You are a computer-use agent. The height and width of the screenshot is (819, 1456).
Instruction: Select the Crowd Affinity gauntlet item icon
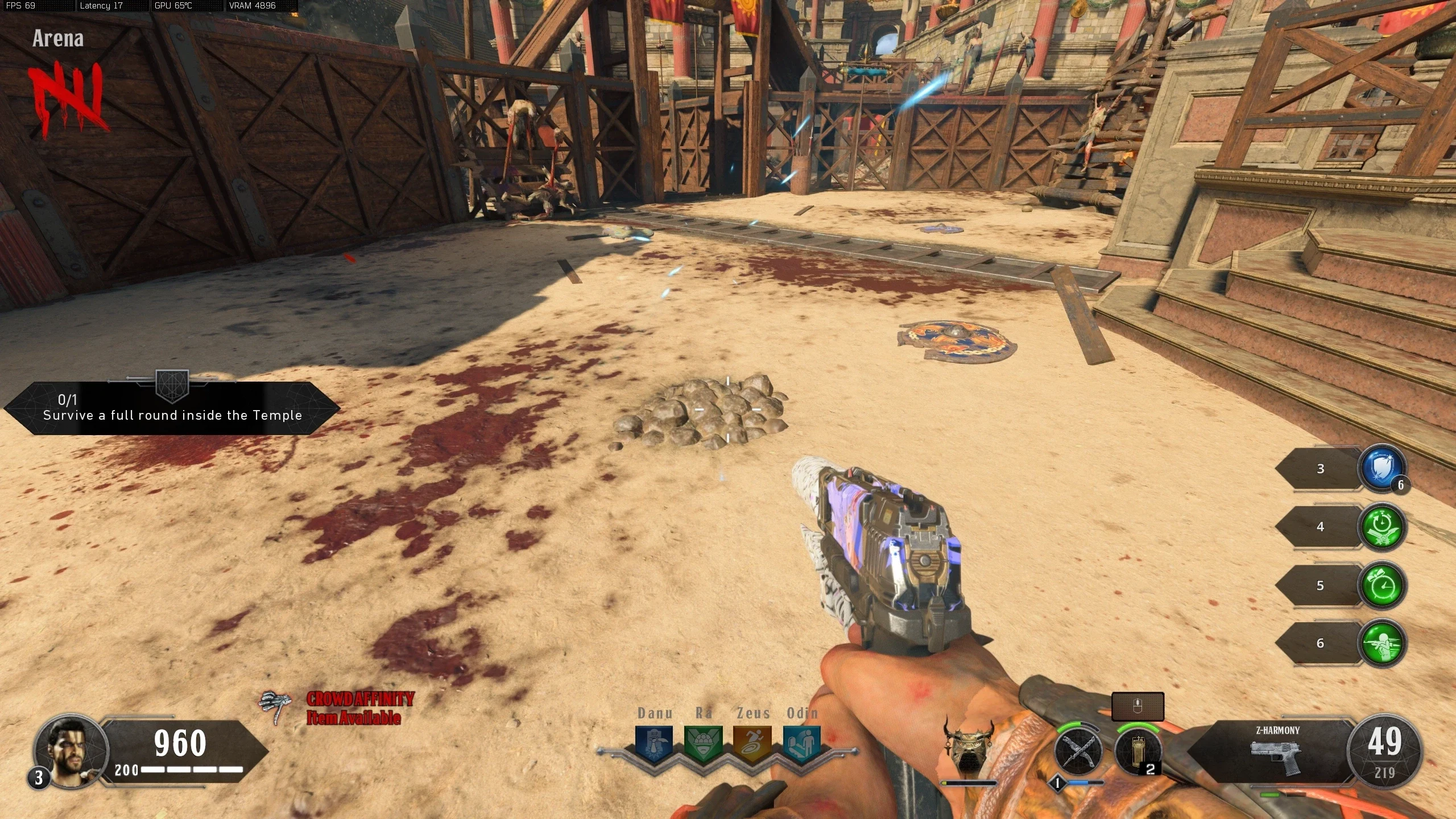point(275,707)
